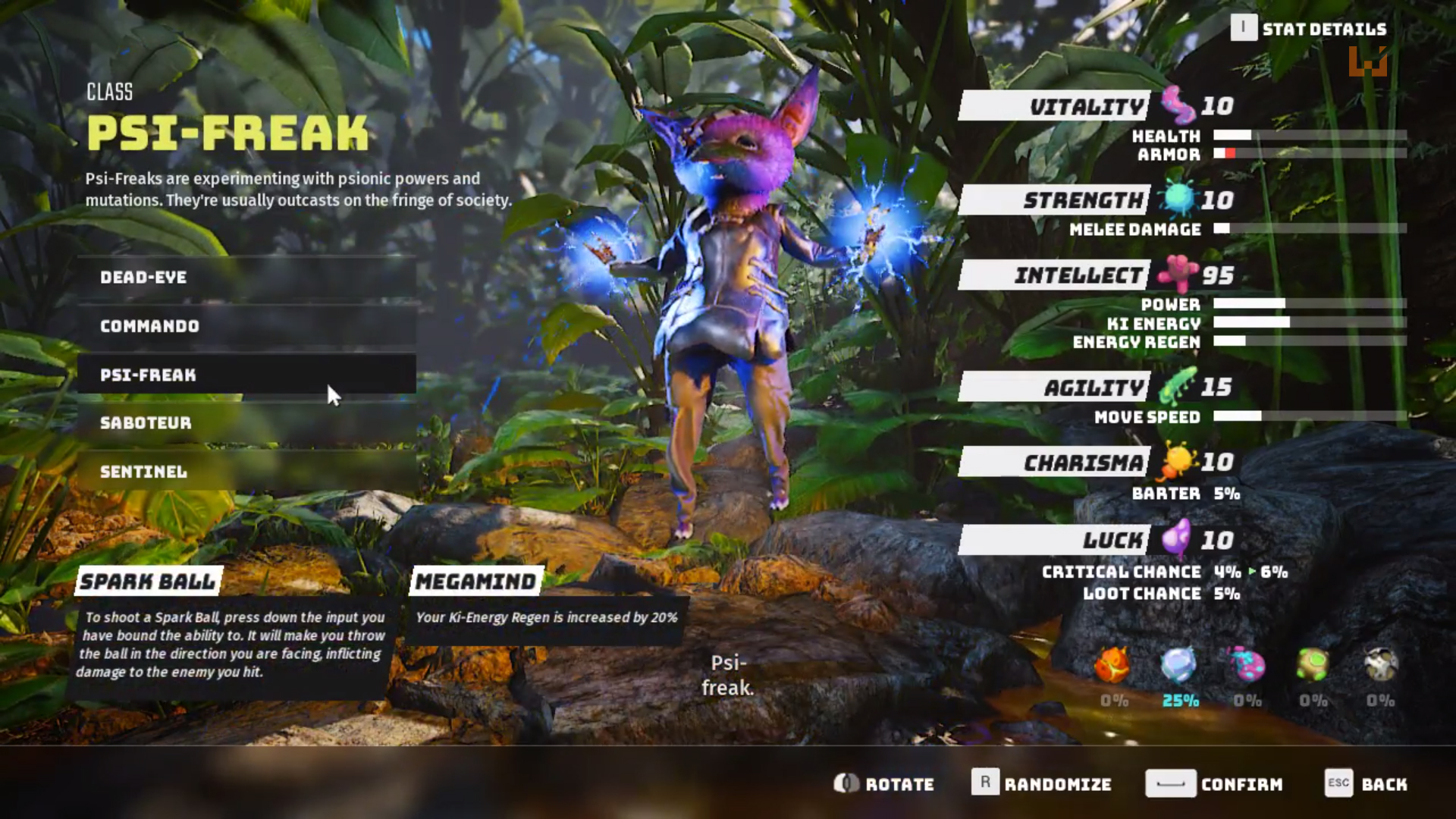The width and height of the screenshot is (1456, 819).
Task: Select the Dead-Eye class
Action: 246,278
